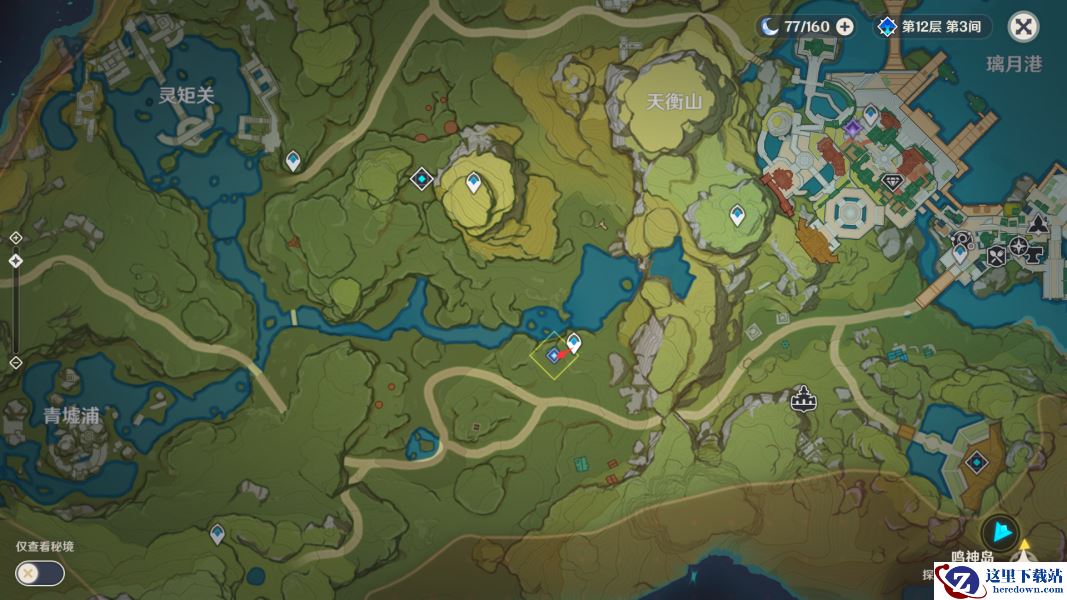Select the purple diamond marker in 璃月港
This screenshot has height=600, width=1067.
point(852,129)
